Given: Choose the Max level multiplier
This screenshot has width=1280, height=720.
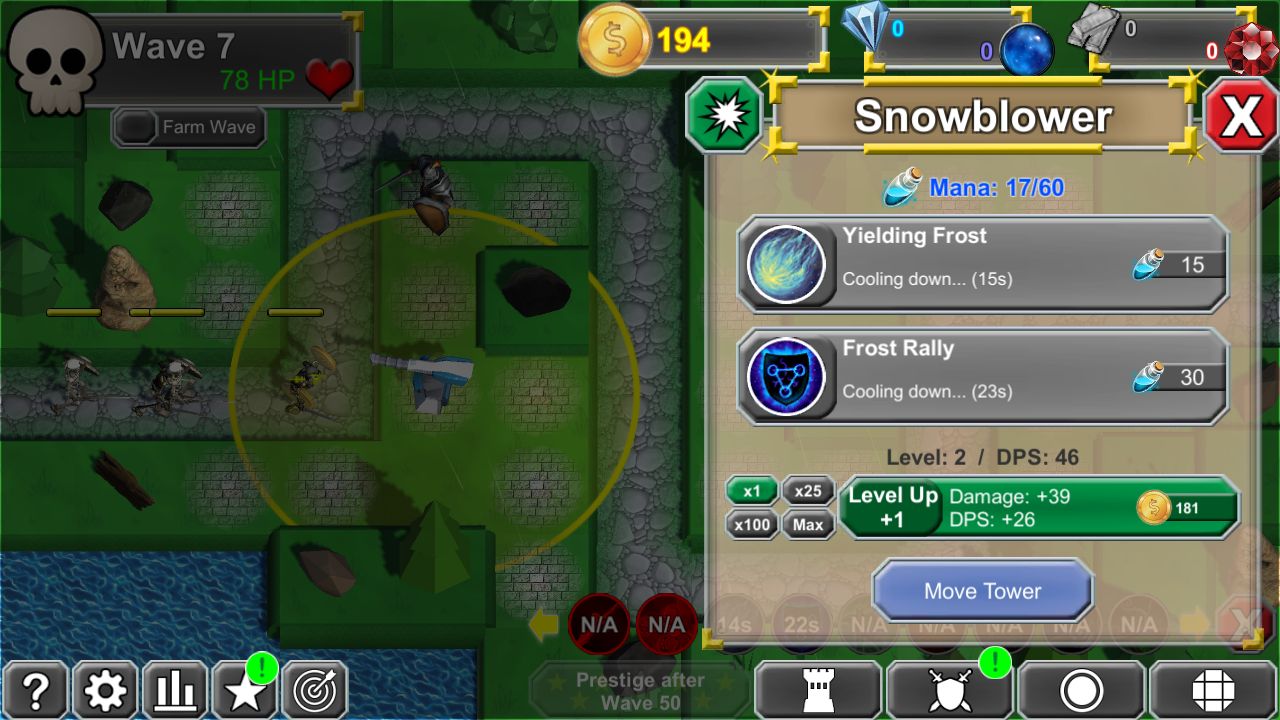Looking at the screenshot, I should click(x=808, y=524).
